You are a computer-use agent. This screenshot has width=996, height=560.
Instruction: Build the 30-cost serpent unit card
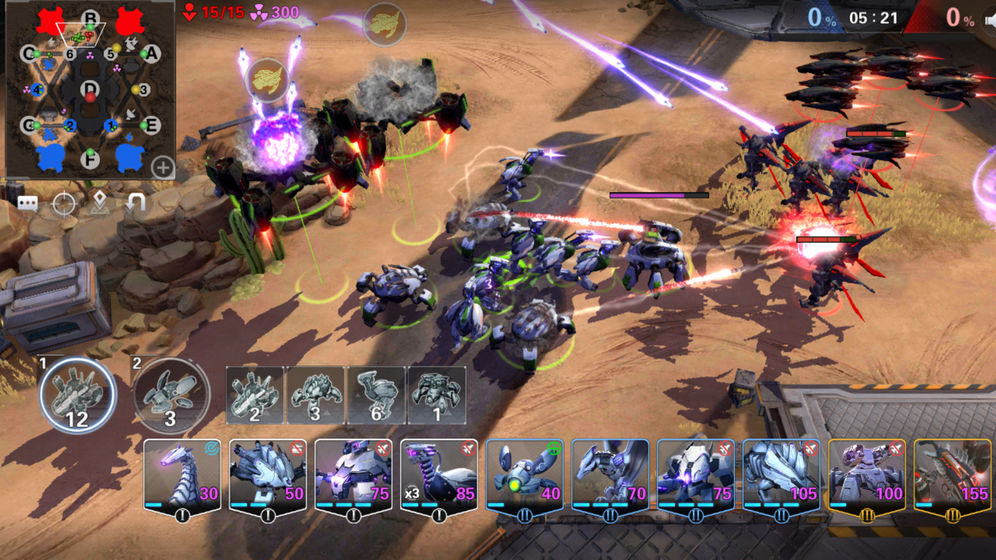182,478
